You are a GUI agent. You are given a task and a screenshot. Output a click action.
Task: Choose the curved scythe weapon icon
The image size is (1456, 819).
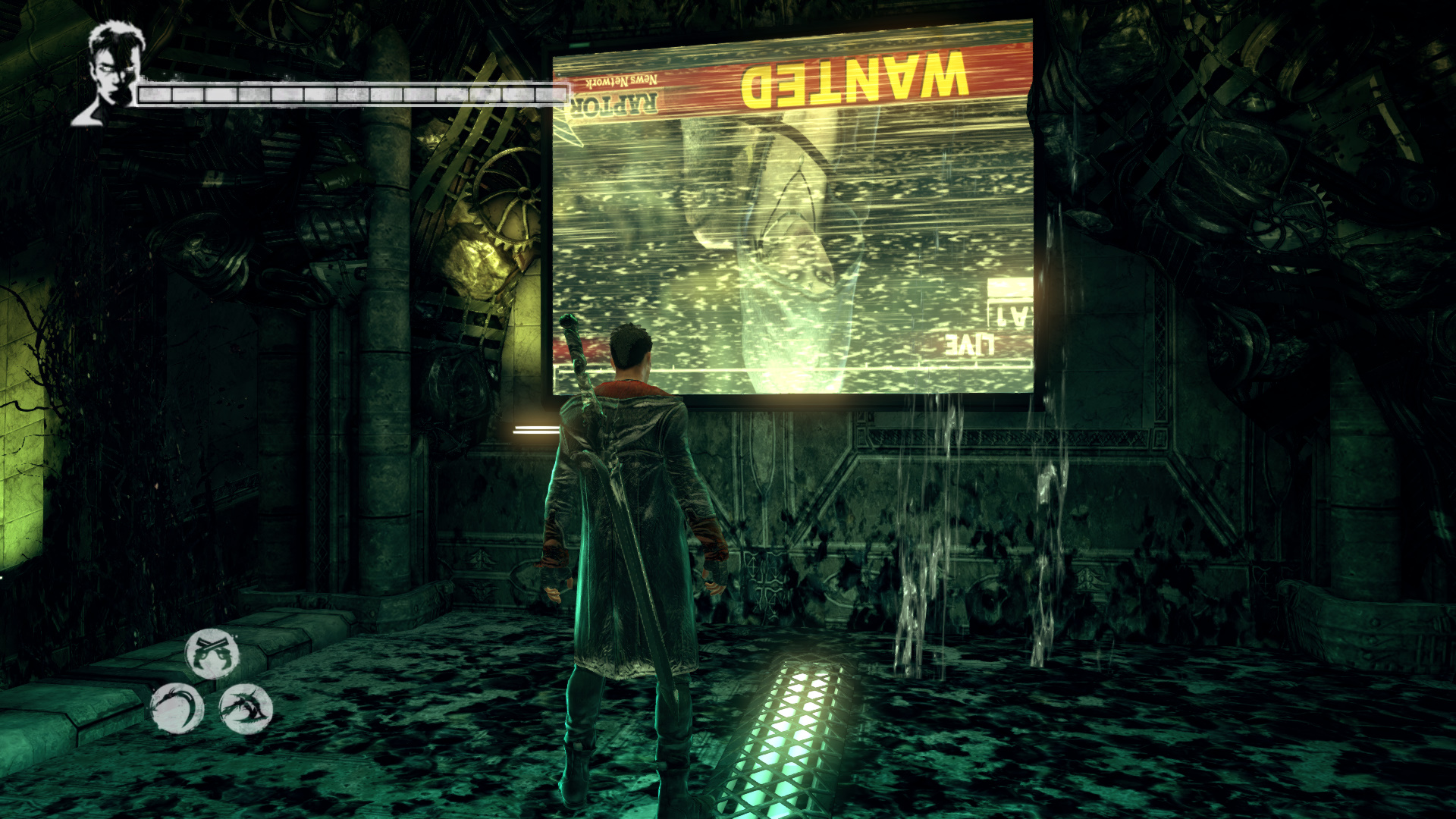click(x=177, y=708)
